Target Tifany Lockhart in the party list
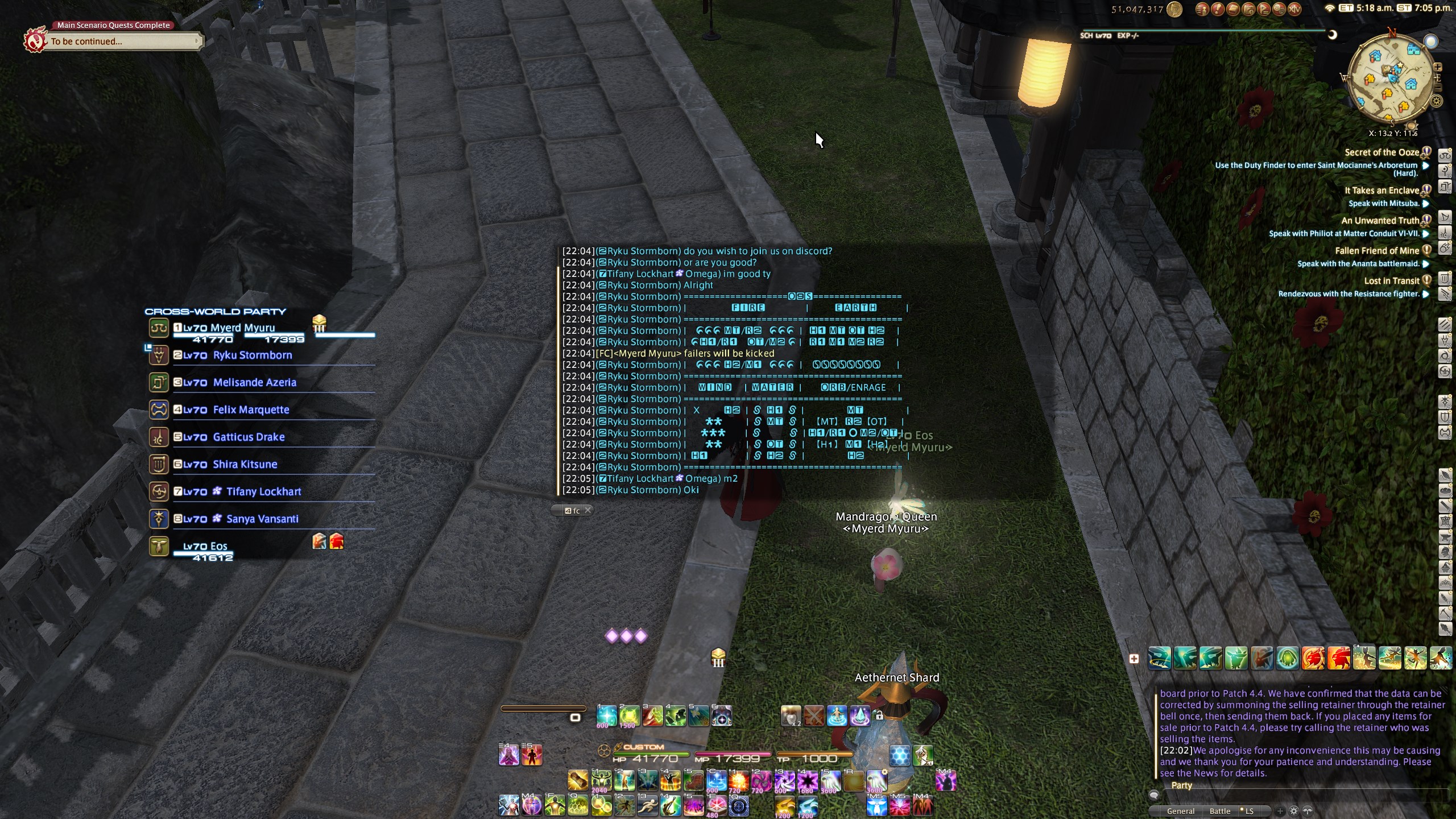 pyautogui.click(x=263, y=492)
